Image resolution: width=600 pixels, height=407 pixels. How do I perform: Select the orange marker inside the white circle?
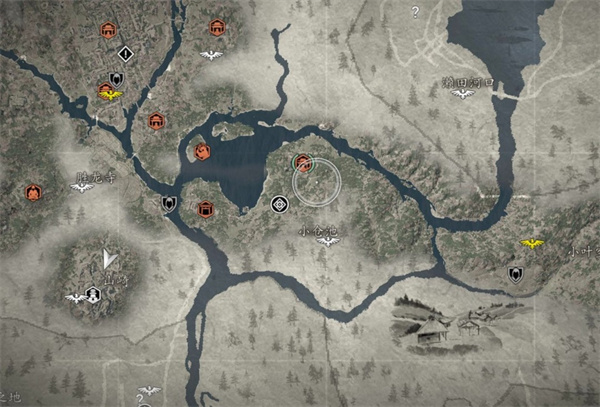click(302, 160)
